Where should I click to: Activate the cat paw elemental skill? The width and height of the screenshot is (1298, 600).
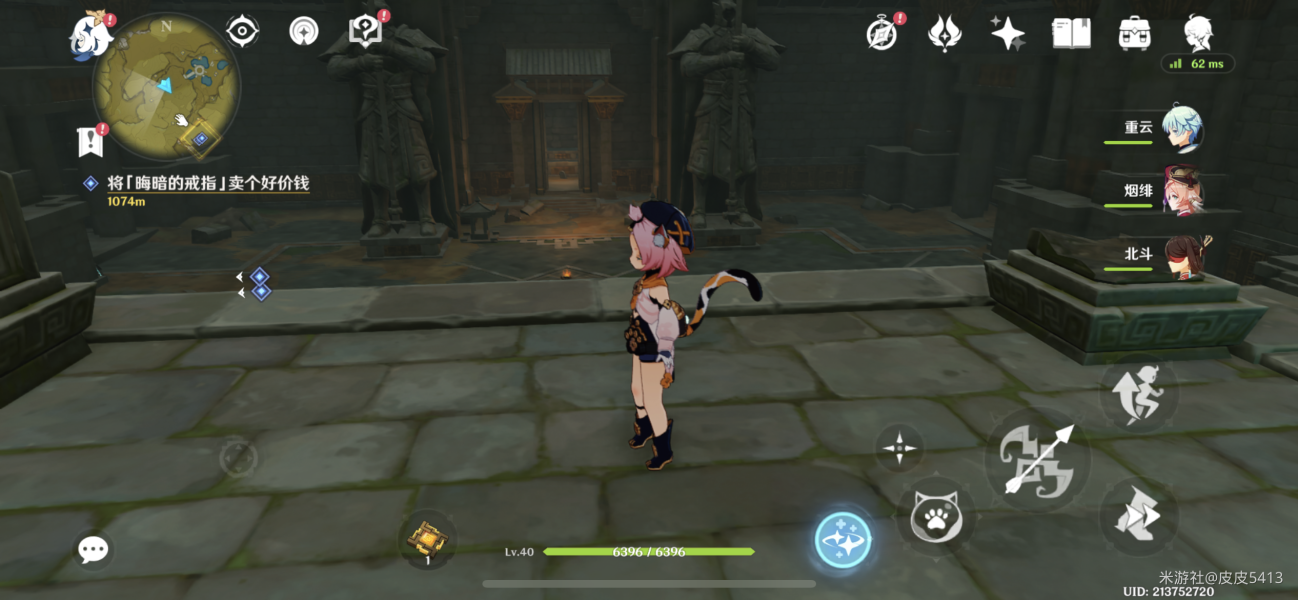935,517
